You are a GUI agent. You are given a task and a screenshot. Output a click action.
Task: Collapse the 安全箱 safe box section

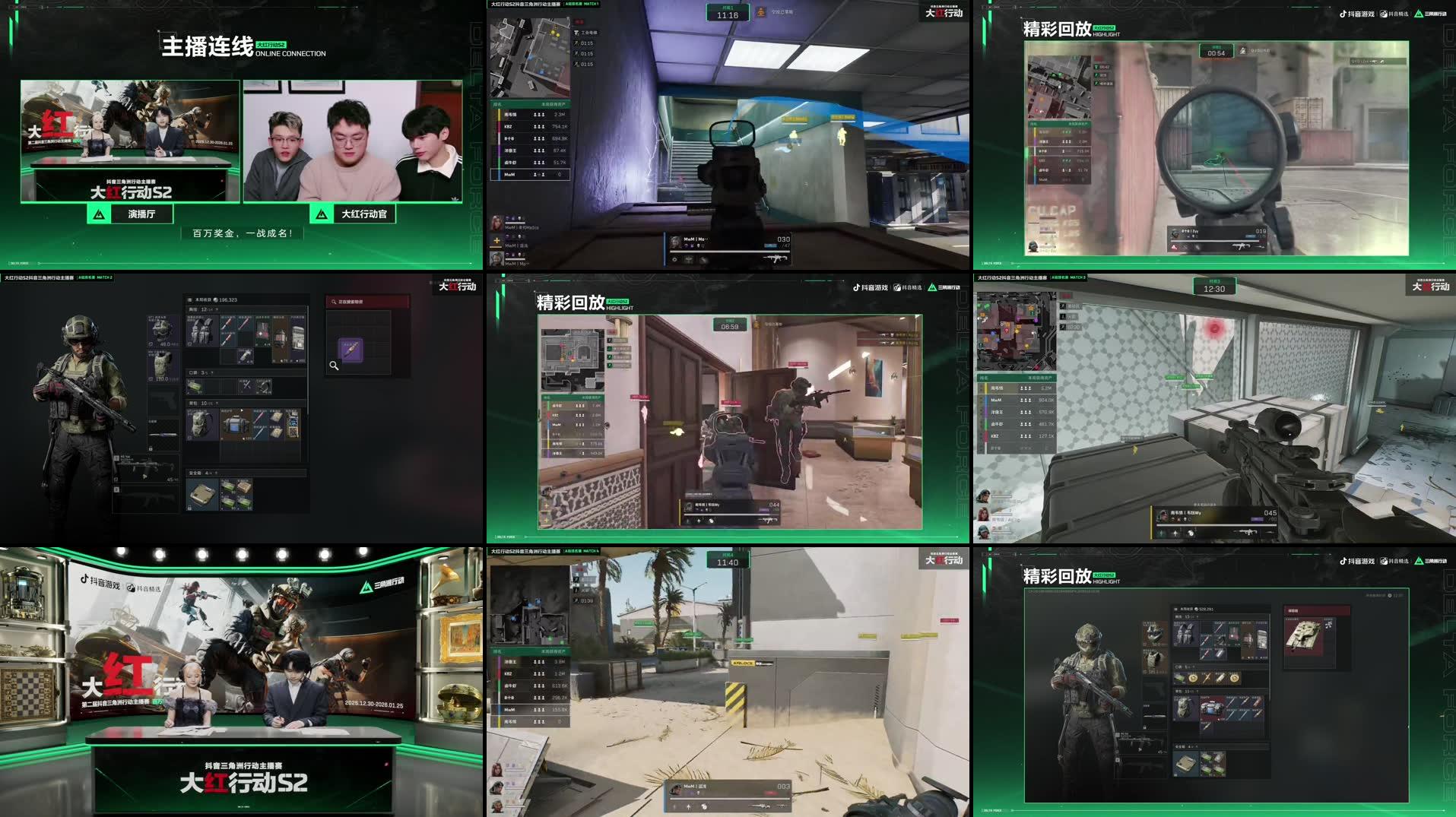pyautogui.click(x=215, y=473)
